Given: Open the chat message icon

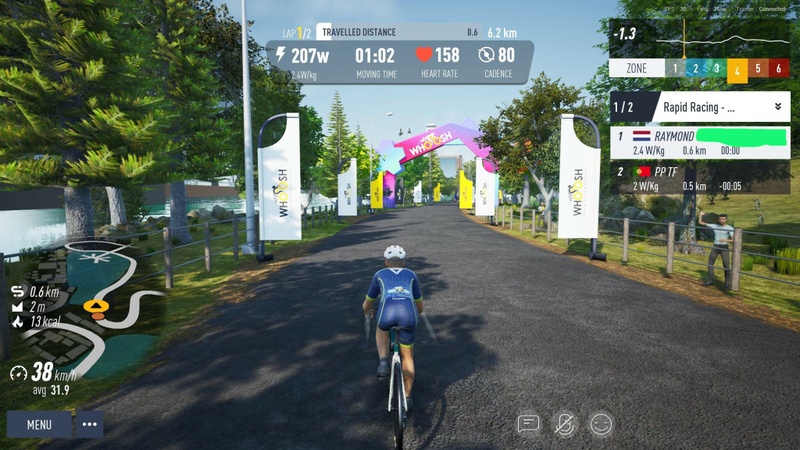Looking at the screenshot, I should 528,424.
